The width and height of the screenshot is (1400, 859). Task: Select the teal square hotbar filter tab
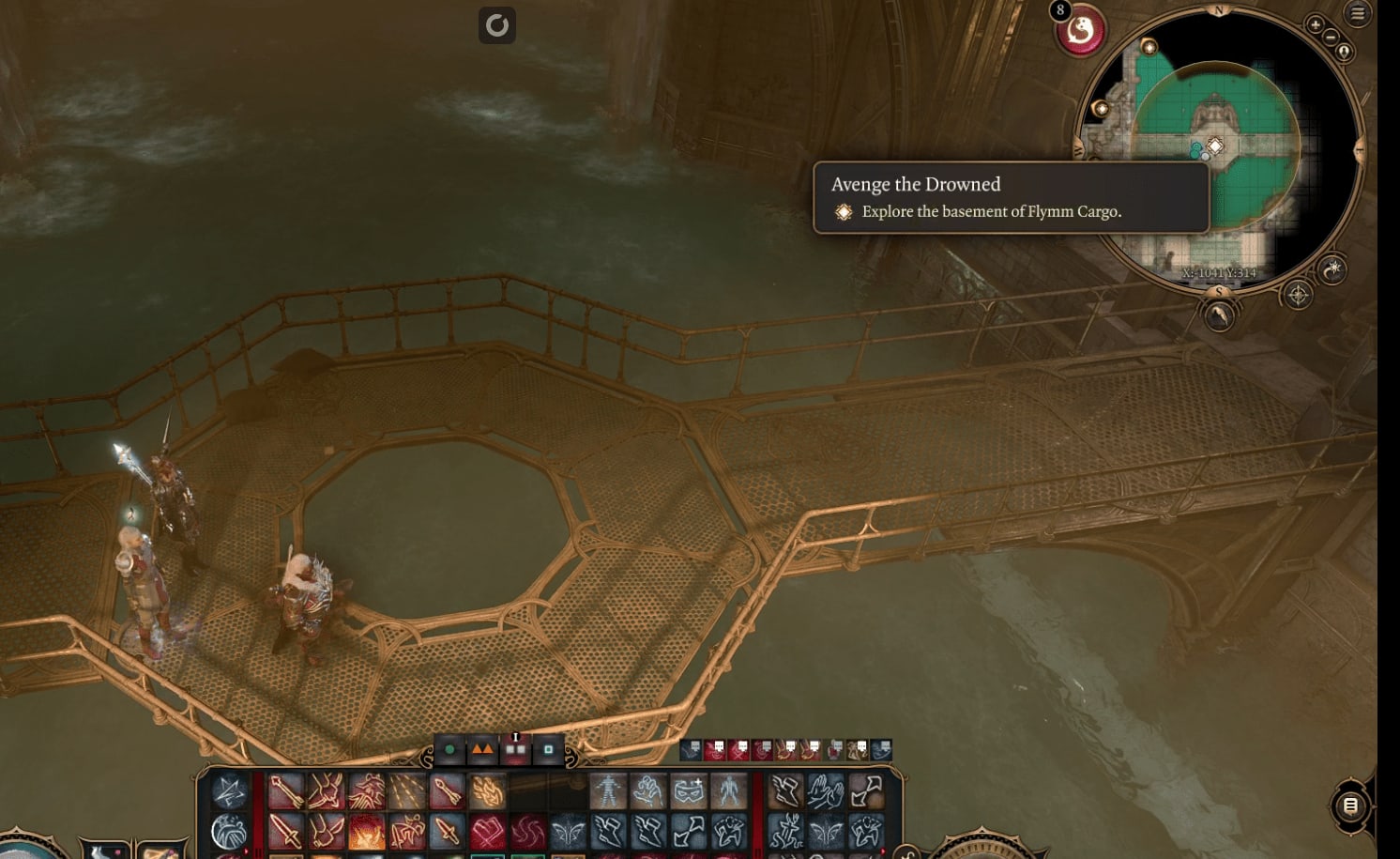(548, 750)
